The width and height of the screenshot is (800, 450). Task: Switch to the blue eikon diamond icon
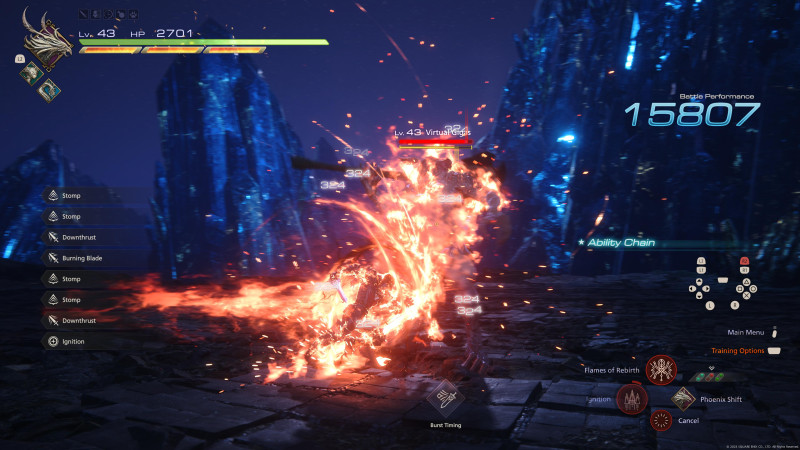[x=46, y=88]
